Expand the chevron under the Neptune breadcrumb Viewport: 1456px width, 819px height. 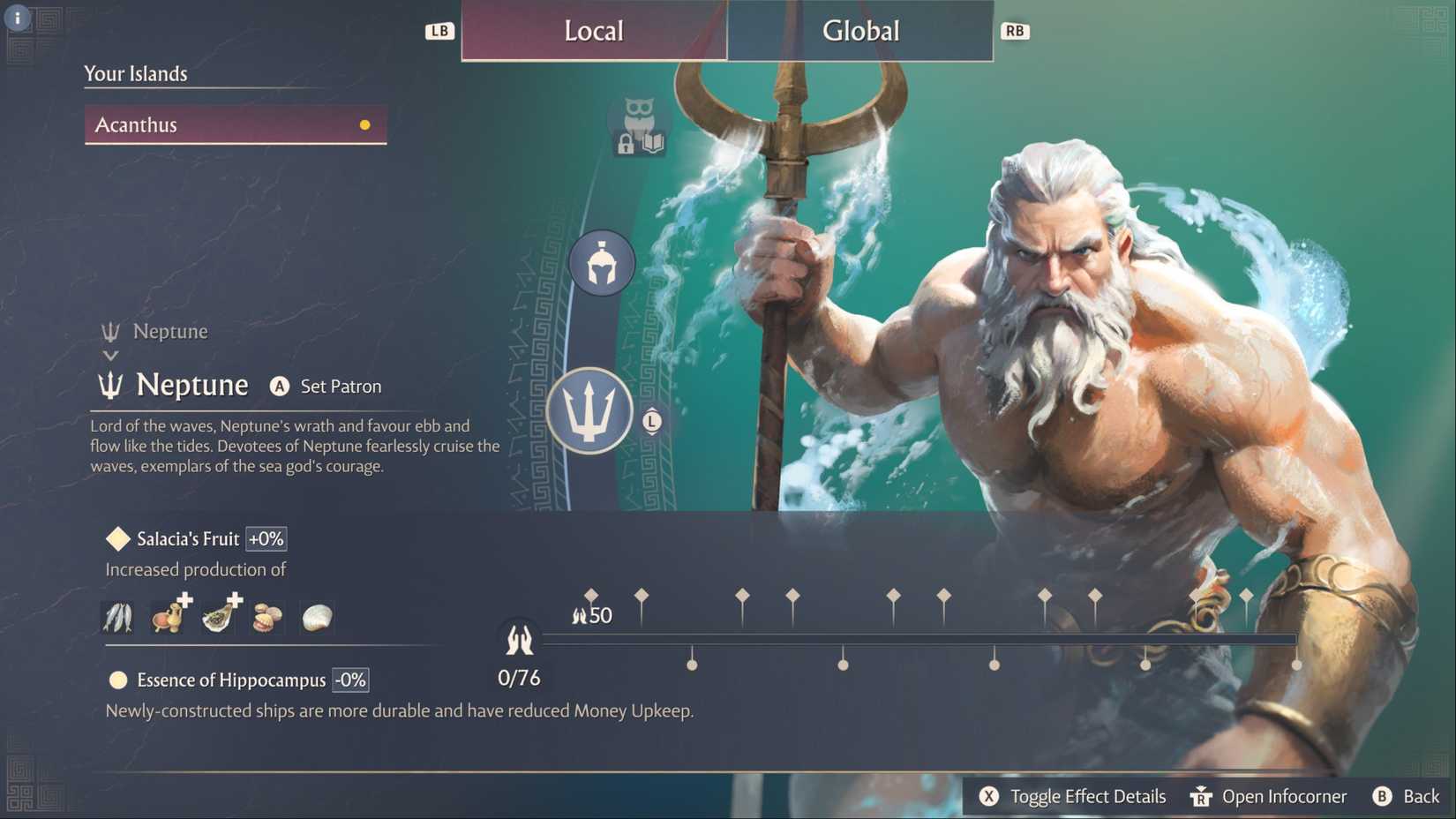(109, 355)
